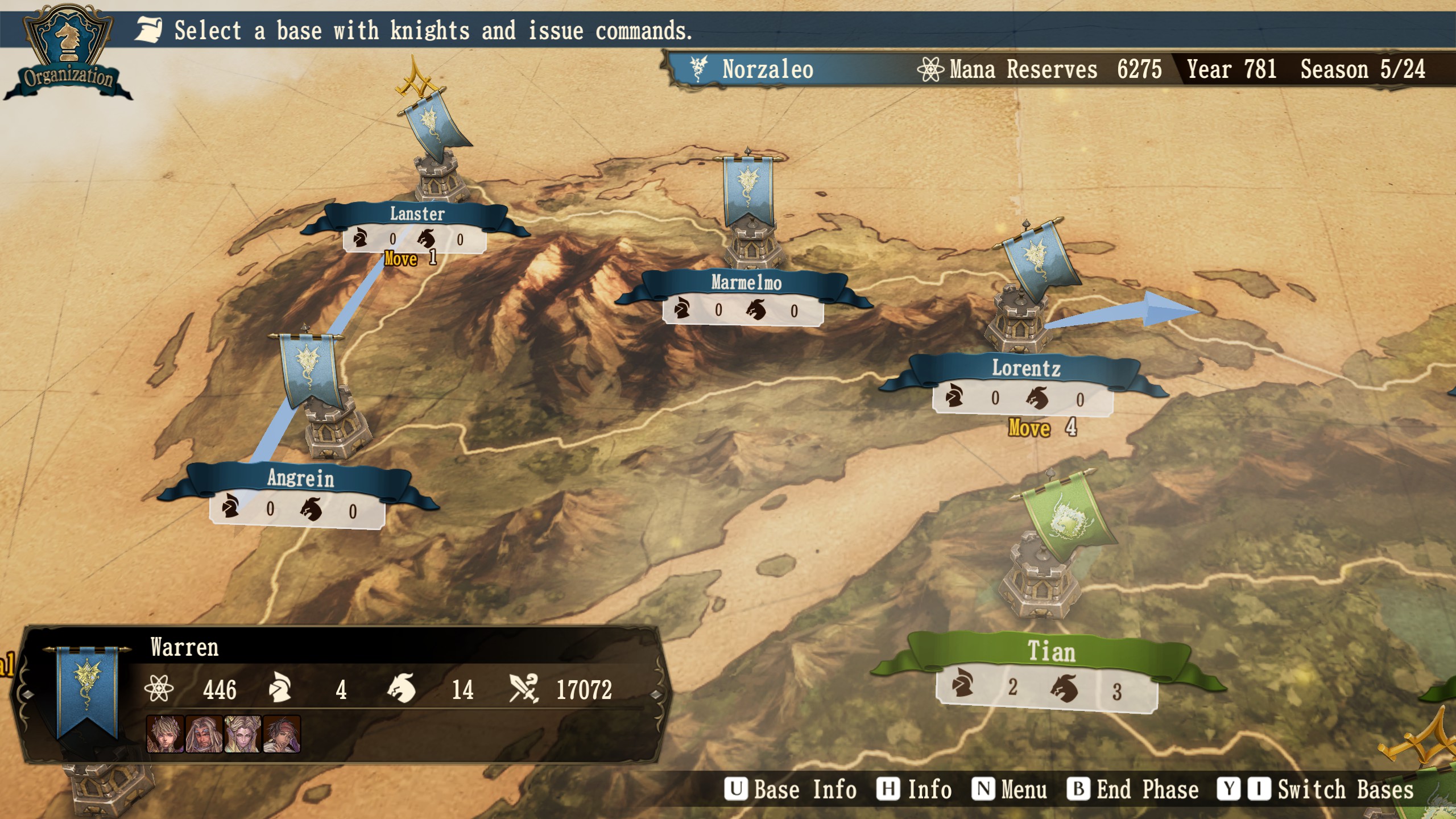1456x819 pixels.
Task: Select the second knight portrait in Warren
Action: [204, 734]
